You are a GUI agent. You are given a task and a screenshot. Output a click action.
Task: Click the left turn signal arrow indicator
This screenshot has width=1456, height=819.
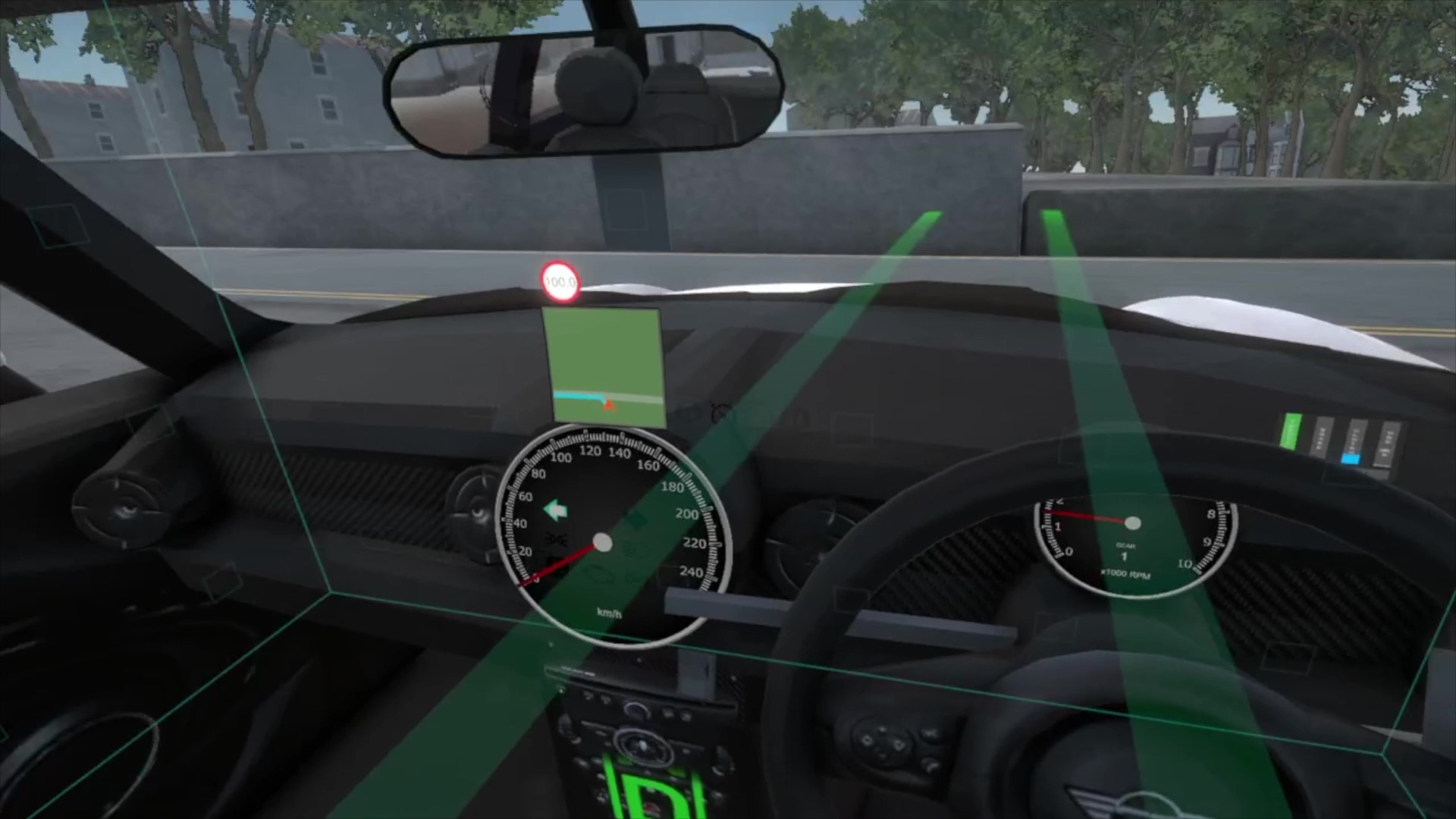556,510
